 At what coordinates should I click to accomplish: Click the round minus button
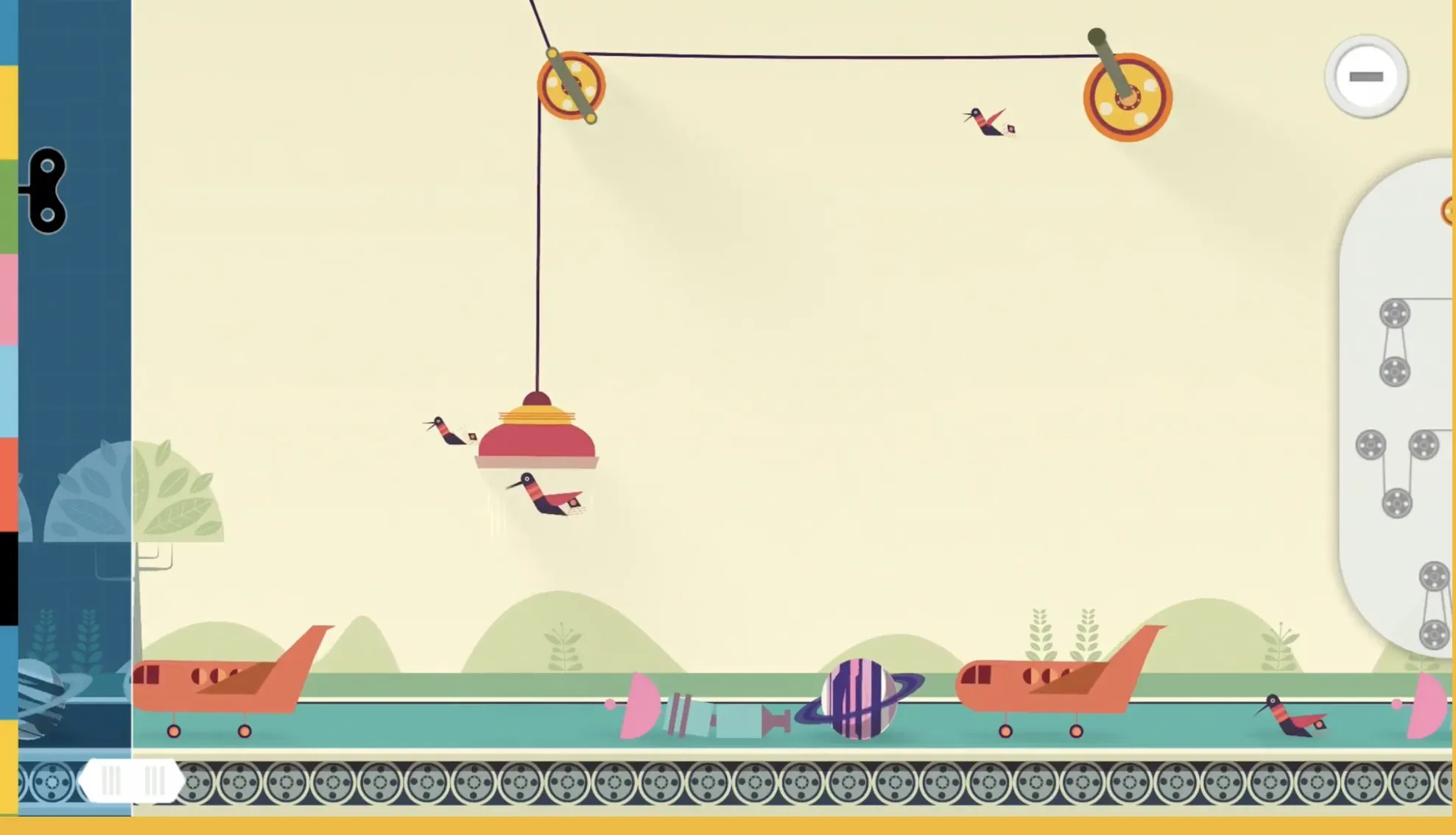(x=1366, y=77)
